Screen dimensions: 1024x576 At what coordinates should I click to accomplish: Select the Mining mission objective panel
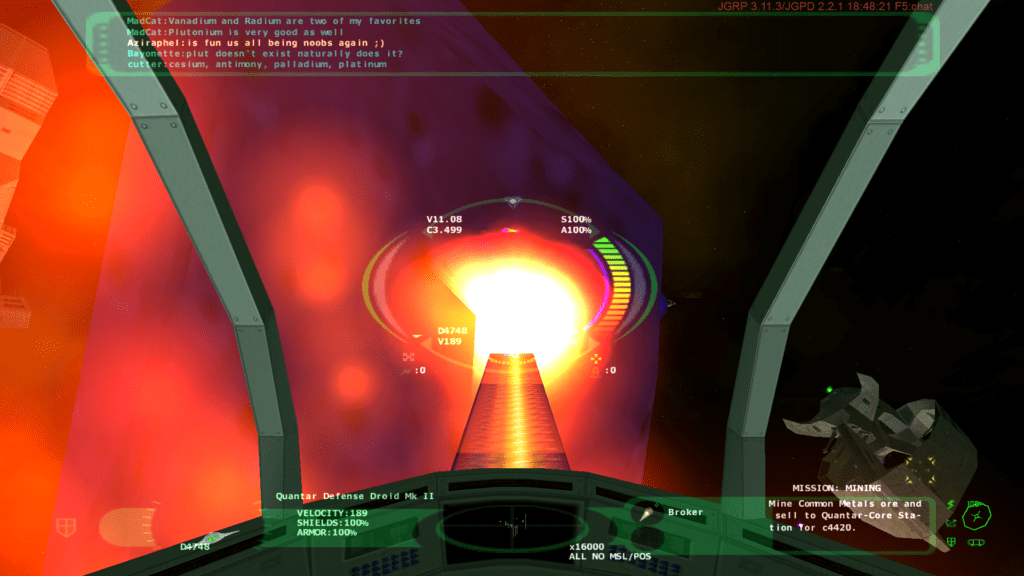[845, 513]
